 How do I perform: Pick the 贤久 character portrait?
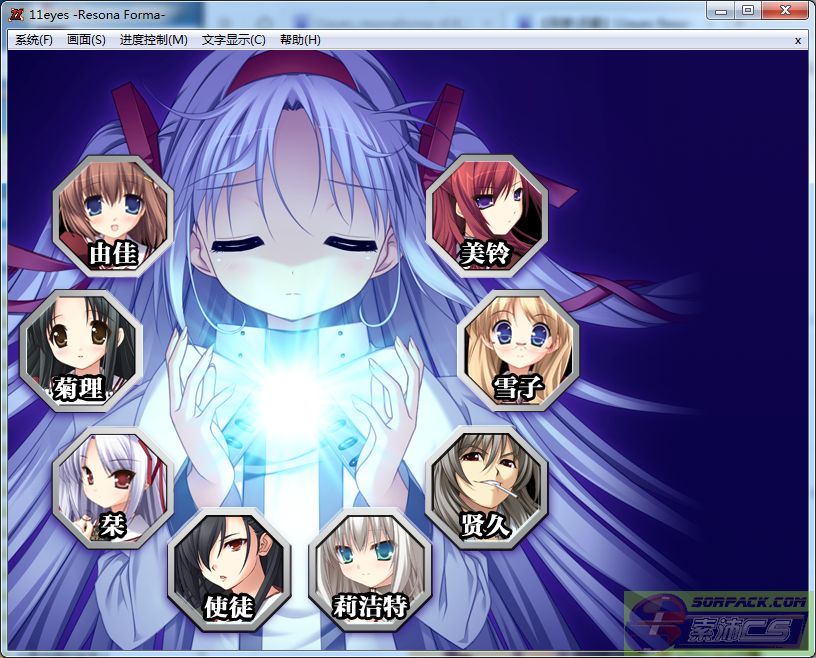487,488
